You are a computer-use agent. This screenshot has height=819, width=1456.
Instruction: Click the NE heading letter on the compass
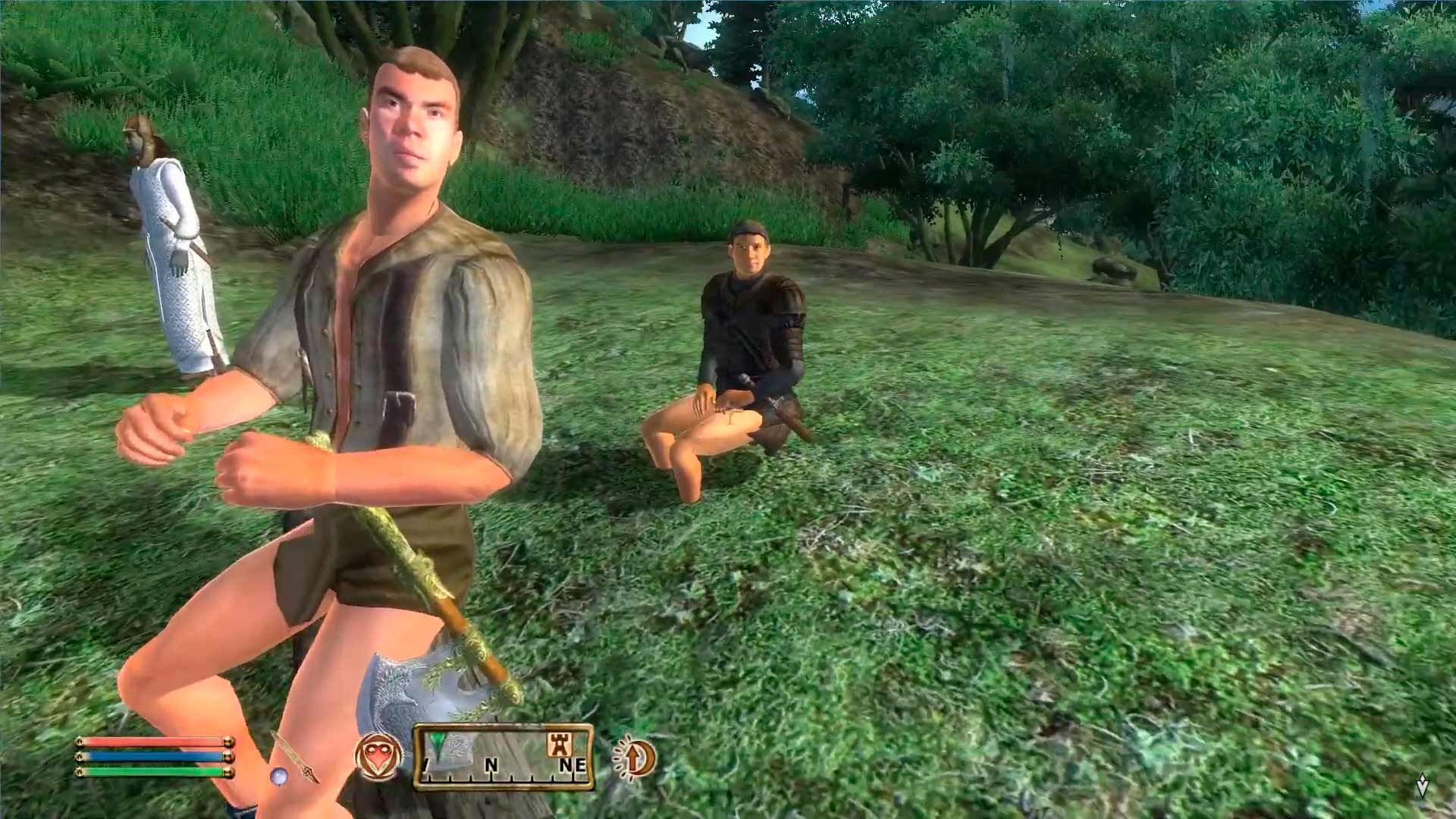point(573,764)
